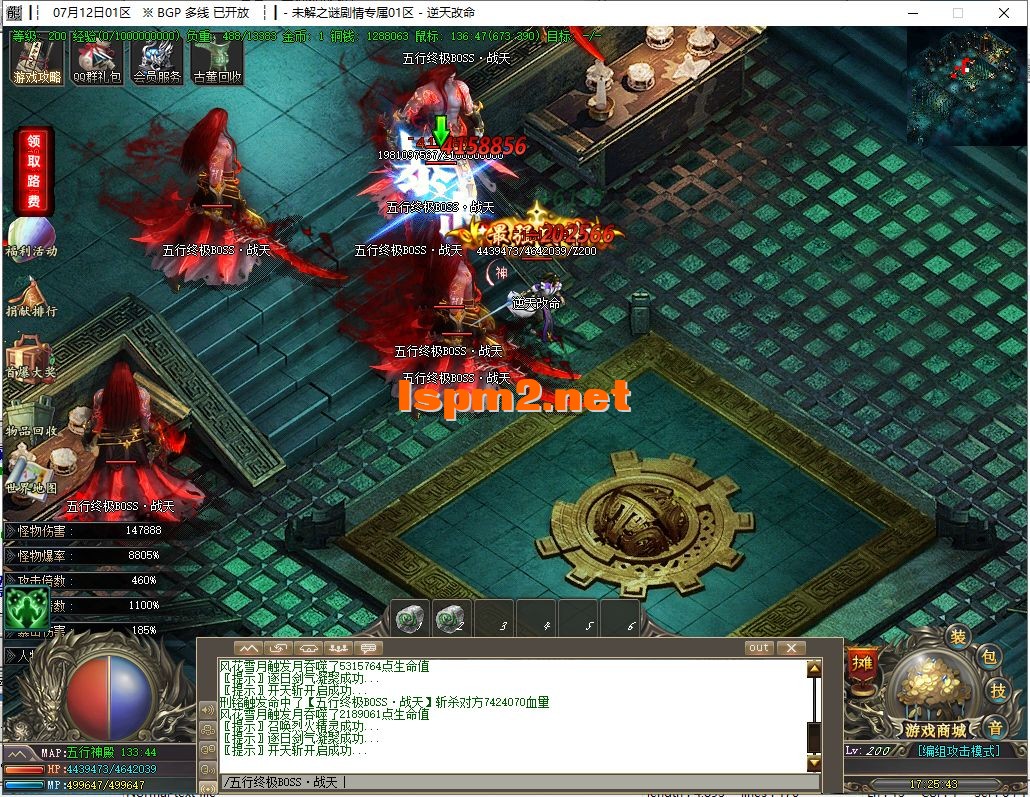
Task: Open the 包 bag button
Action: (989, 656)
